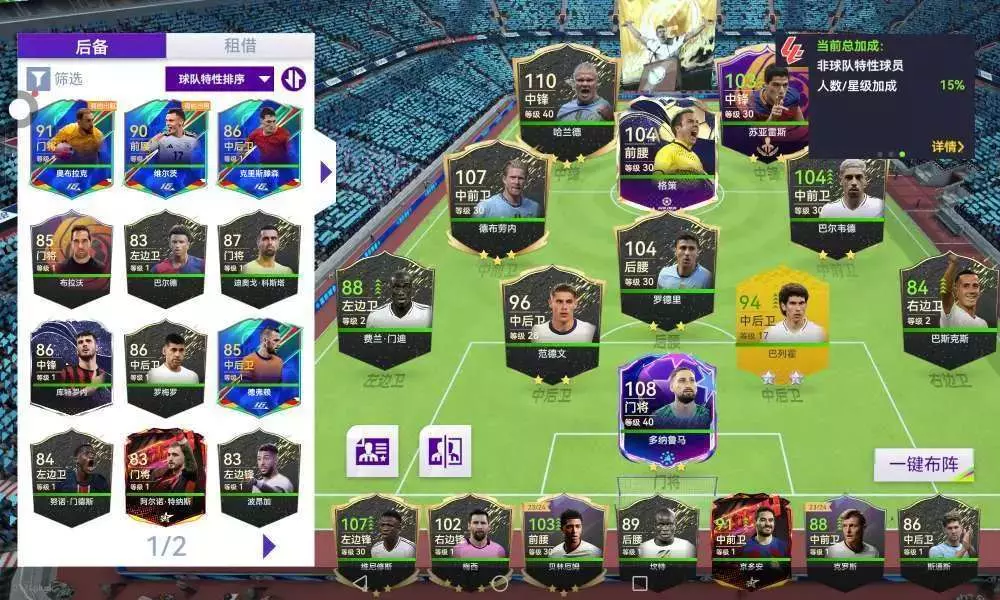Open the 筛选 filter button

point(56,78)
